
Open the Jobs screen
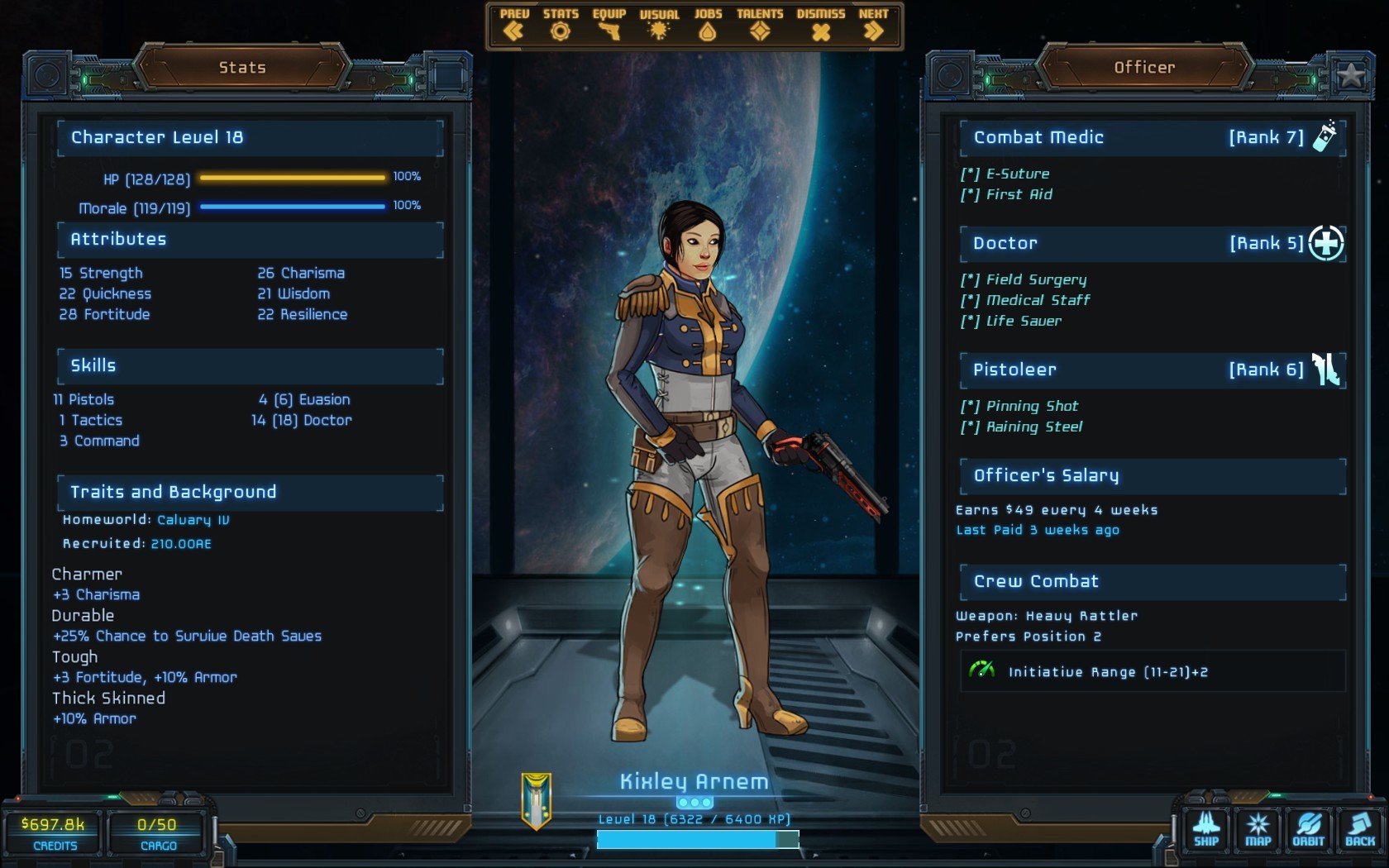[708, 26]
